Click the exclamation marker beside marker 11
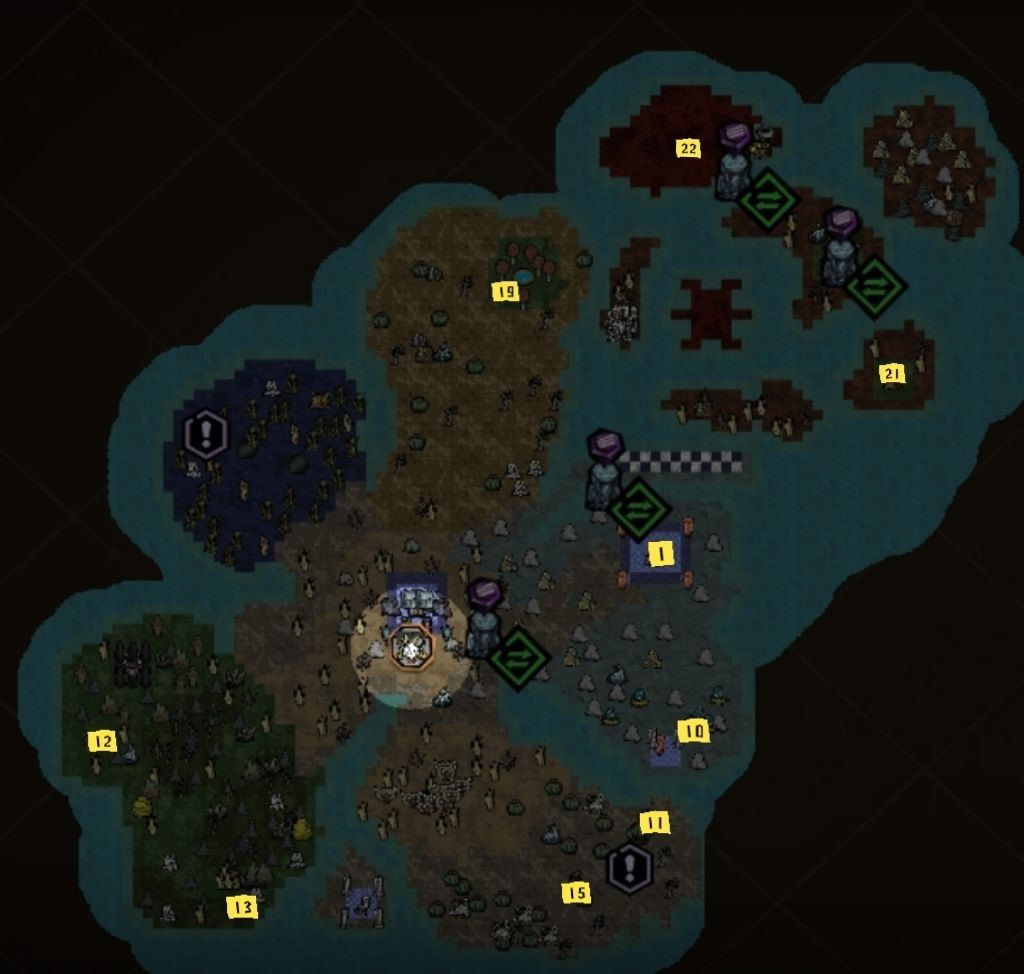Image resolution: width=1024 pixels, height=974 pixels. pyautogui.click(x=630, y=868)
